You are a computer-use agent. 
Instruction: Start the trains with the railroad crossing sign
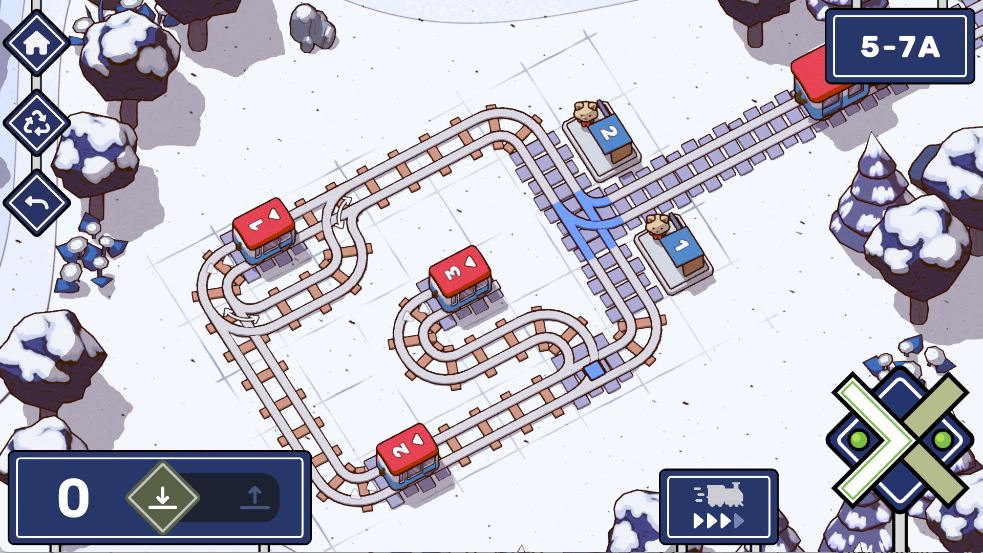[x=899, y=440]
